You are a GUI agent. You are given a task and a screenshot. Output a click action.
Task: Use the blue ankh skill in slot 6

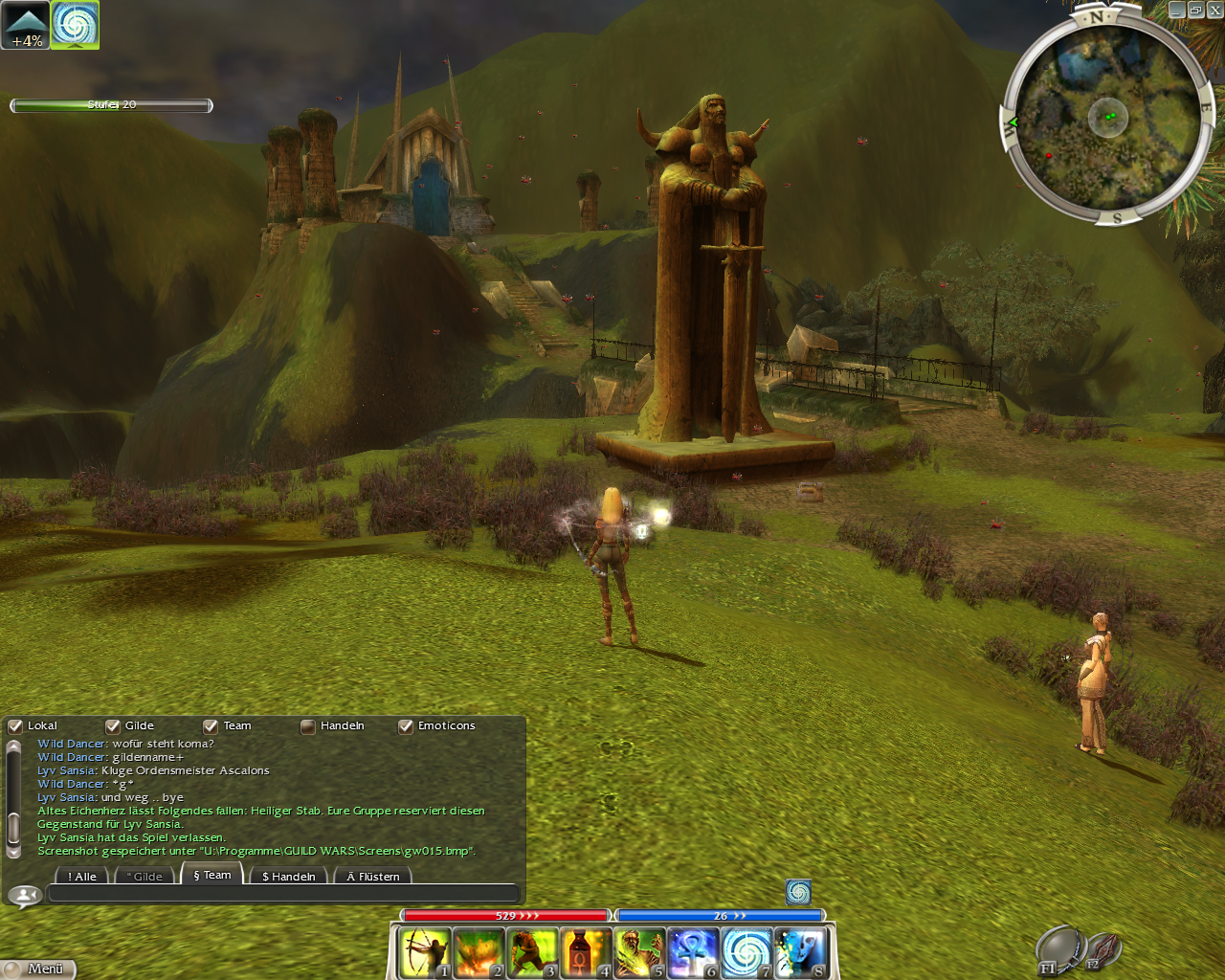click(x=692, y=952)
